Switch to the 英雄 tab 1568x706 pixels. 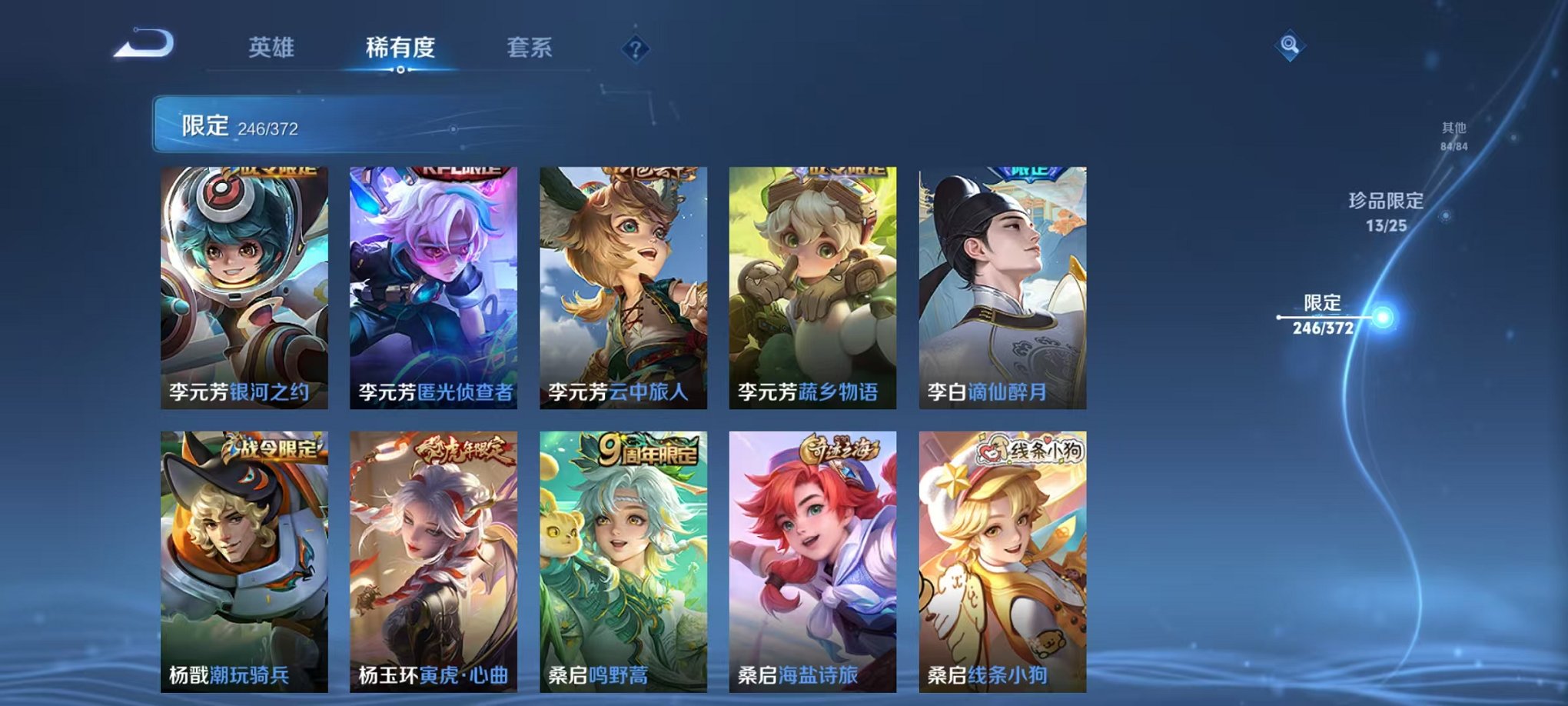(x=273, y=46)
